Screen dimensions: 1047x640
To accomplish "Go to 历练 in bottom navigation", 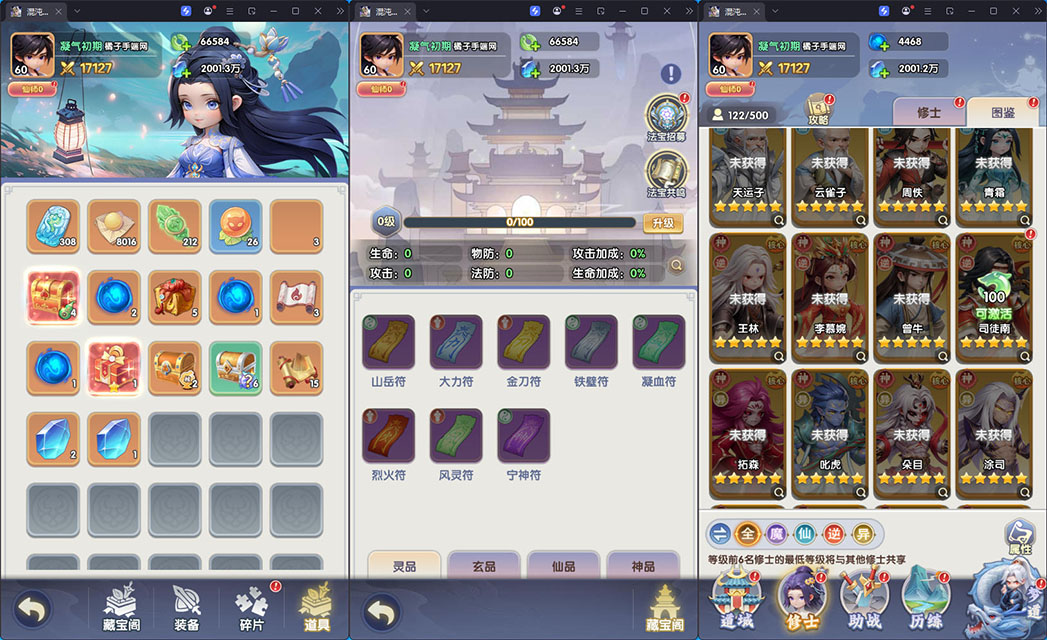I will pos(925,599).
